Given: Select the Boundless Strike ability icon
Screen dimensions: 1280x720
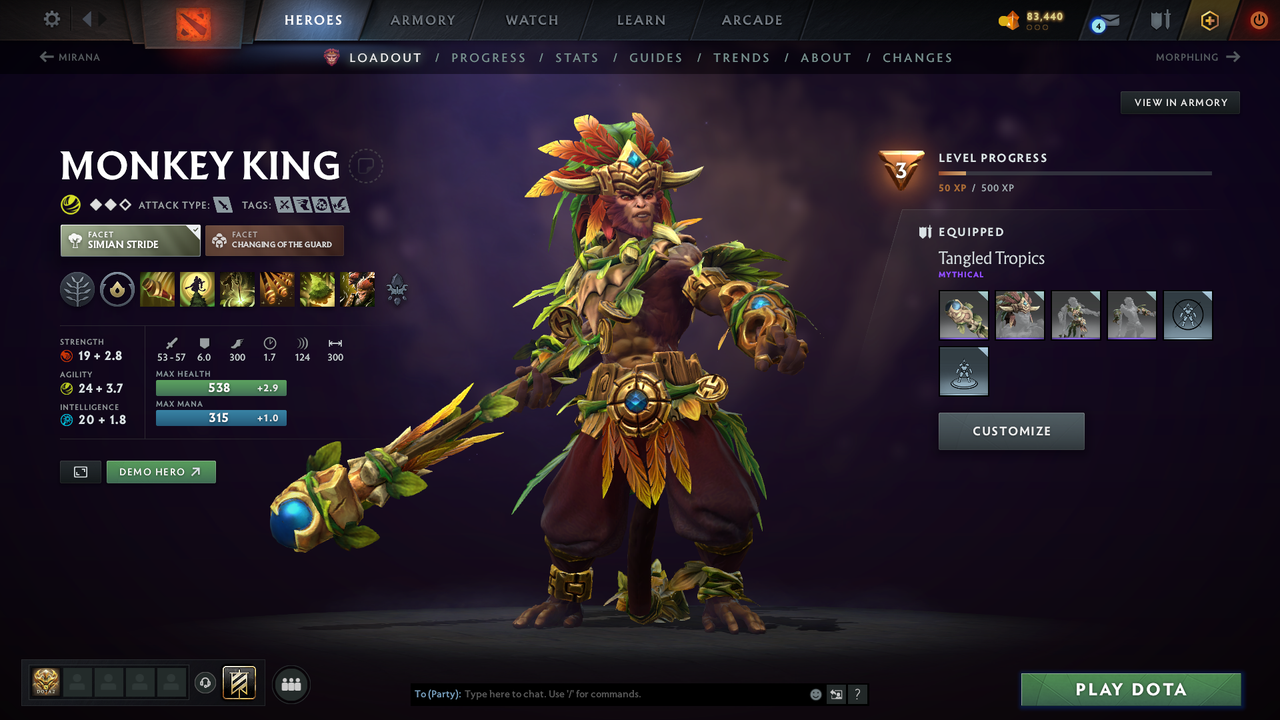Looking at the screenshot, I should 158,290.
